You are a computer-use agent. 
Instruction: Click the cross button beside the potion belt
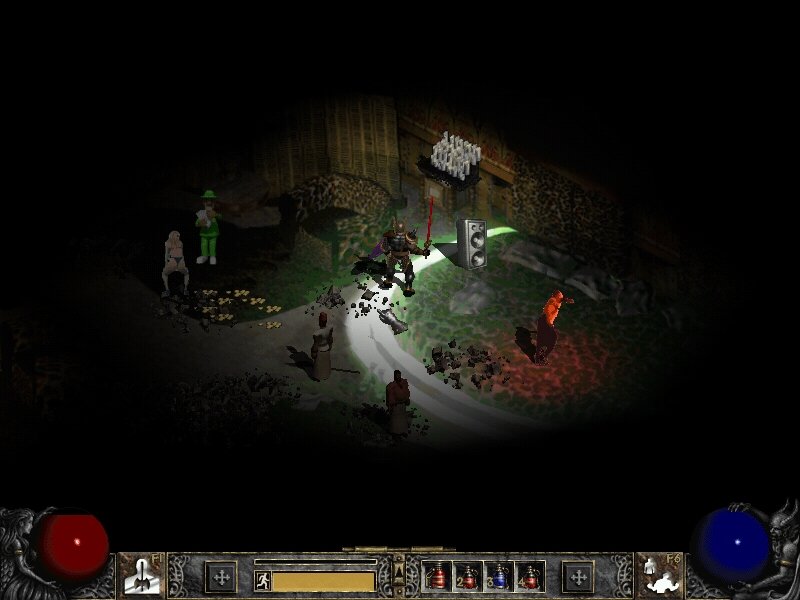(577, 577)
